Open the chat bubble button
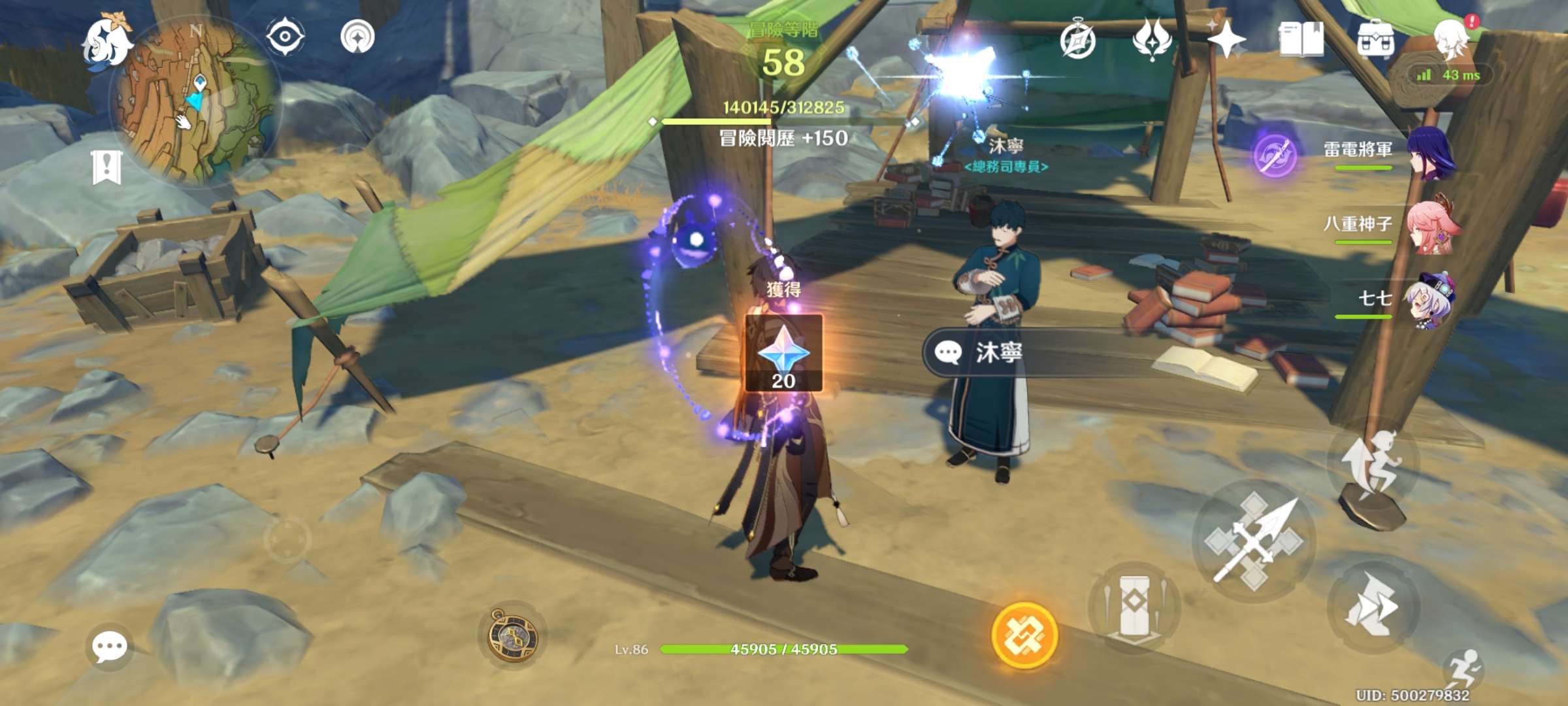Screen dimensions: 1568x706 coord(109,647)
